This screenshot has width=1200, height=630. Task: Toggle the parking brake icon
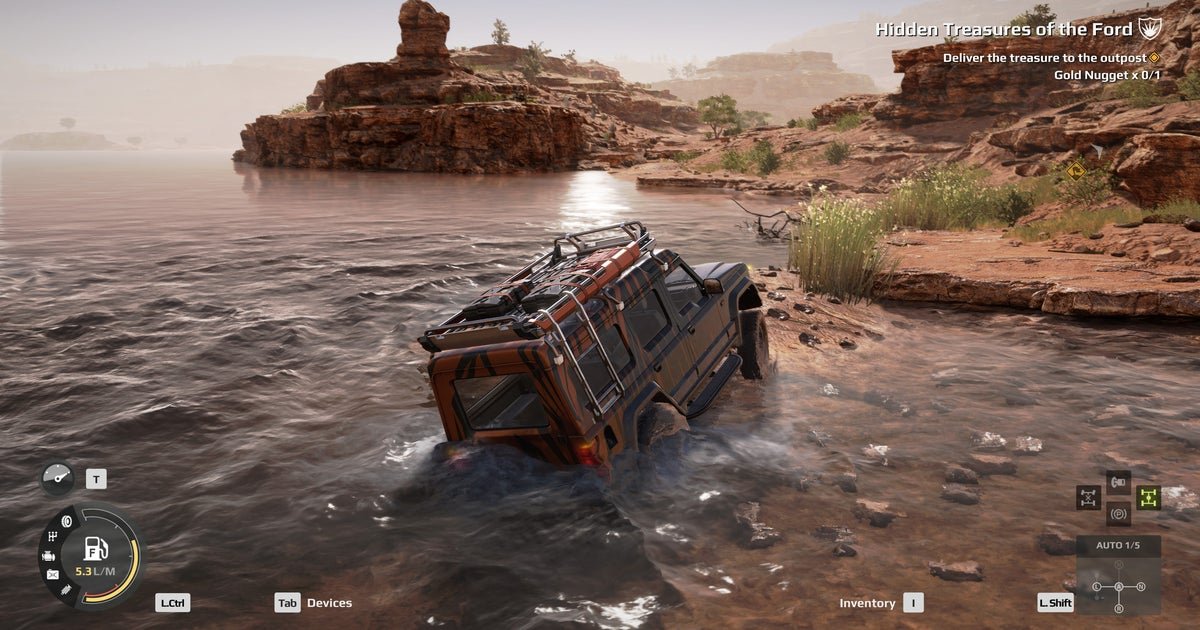click(x=1119, y=515)
